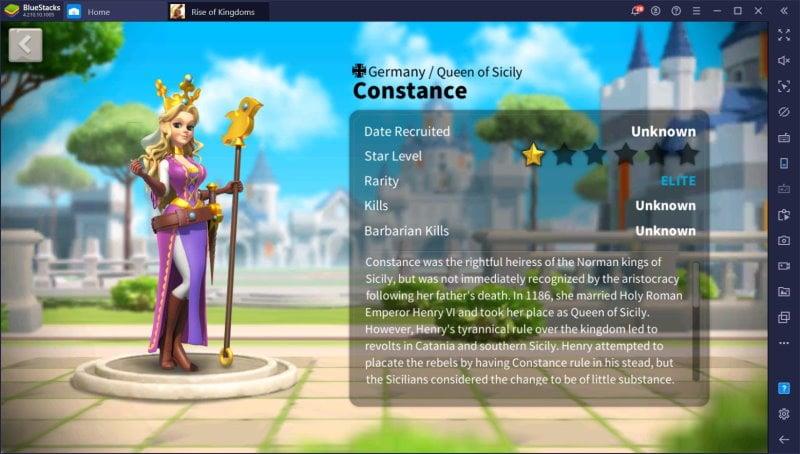Switch to the BlueStacks Home tab
800x454 pixels.
[98, 11]
